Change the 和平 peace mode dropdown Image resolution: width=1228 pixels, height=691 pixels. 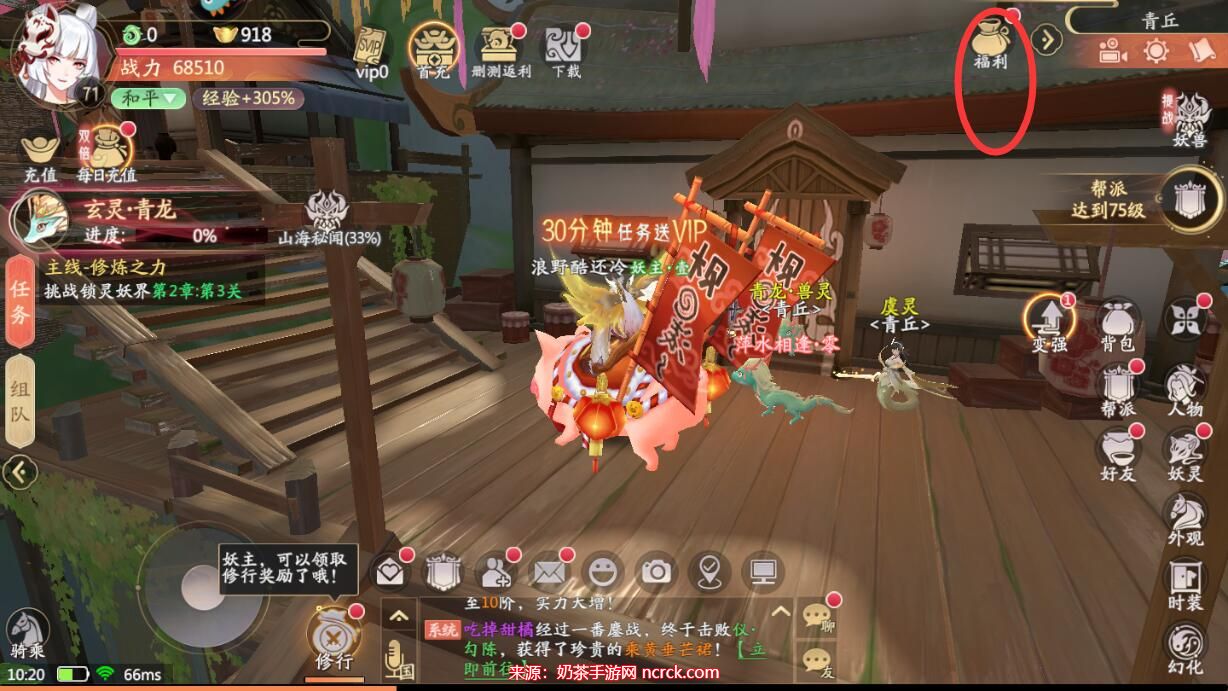(148, 98)
